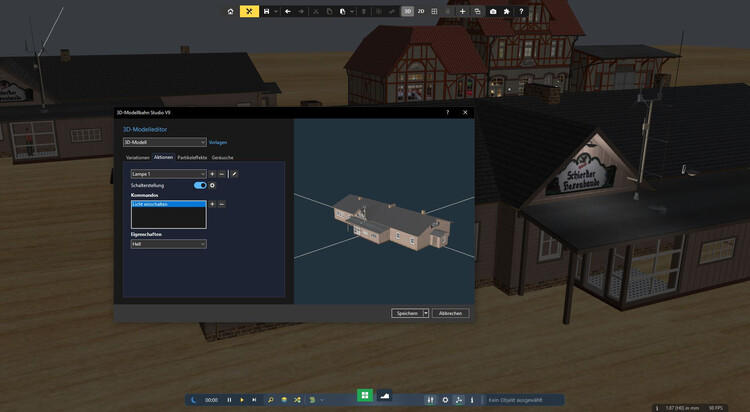The height and width of the screenshot is (412, 750).
Task: Open the Partikeleffekte tab
Action: point(192,157)
